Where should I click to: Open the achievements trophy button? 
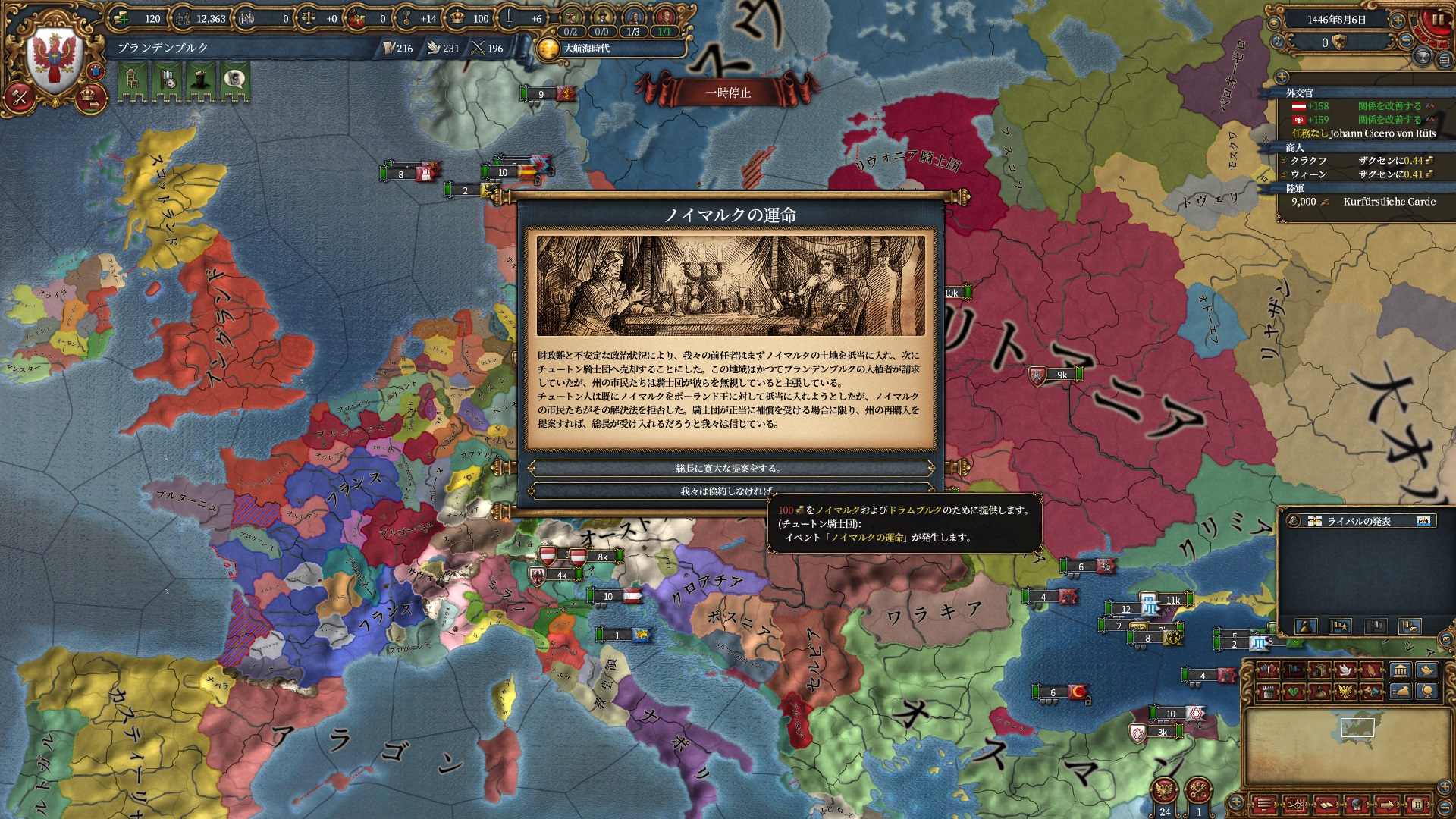point(1423,55)
